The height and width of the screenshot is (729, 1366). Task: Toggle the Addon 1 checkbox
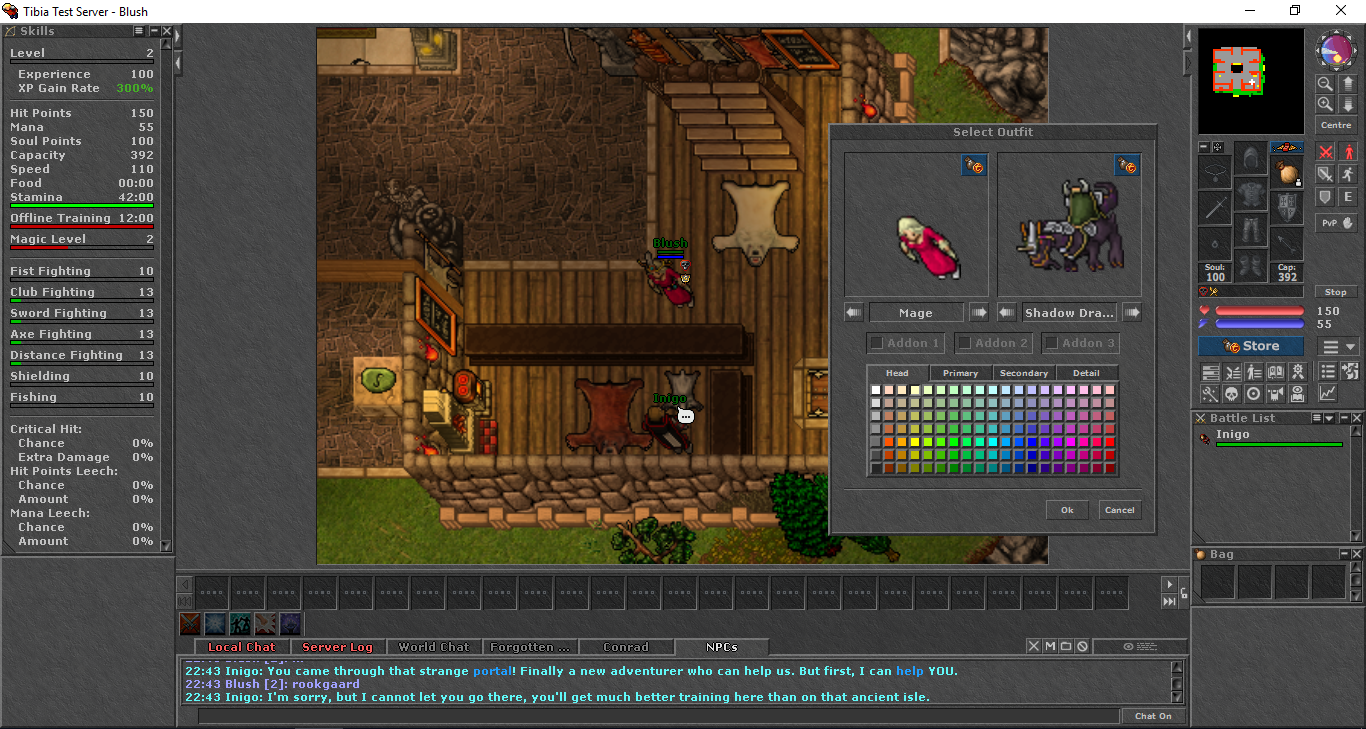pyautogui.click(x=877, y=343)
